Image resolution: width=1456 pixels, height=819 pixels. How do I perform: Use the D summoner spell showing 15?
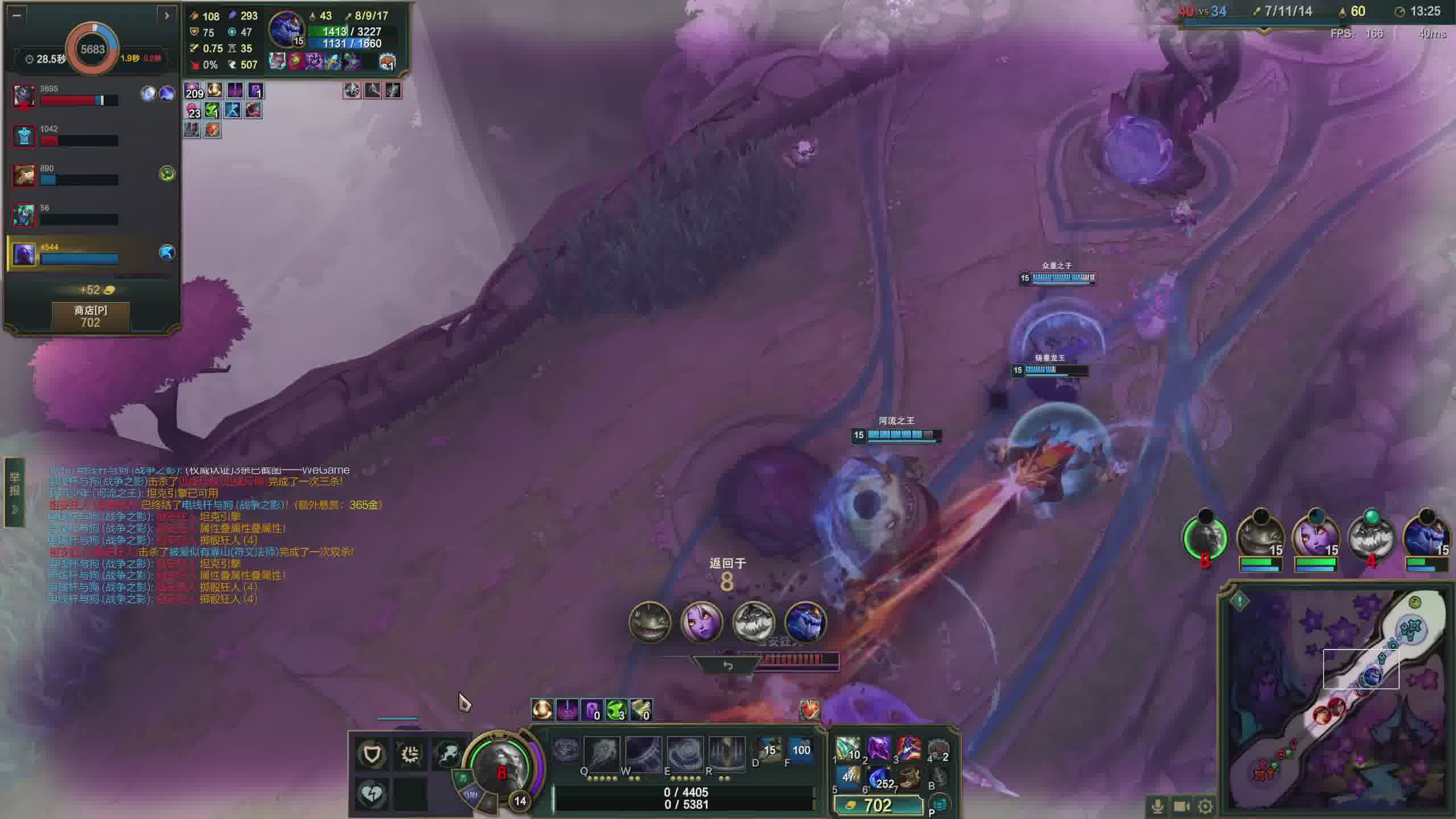tap(769, 751)
